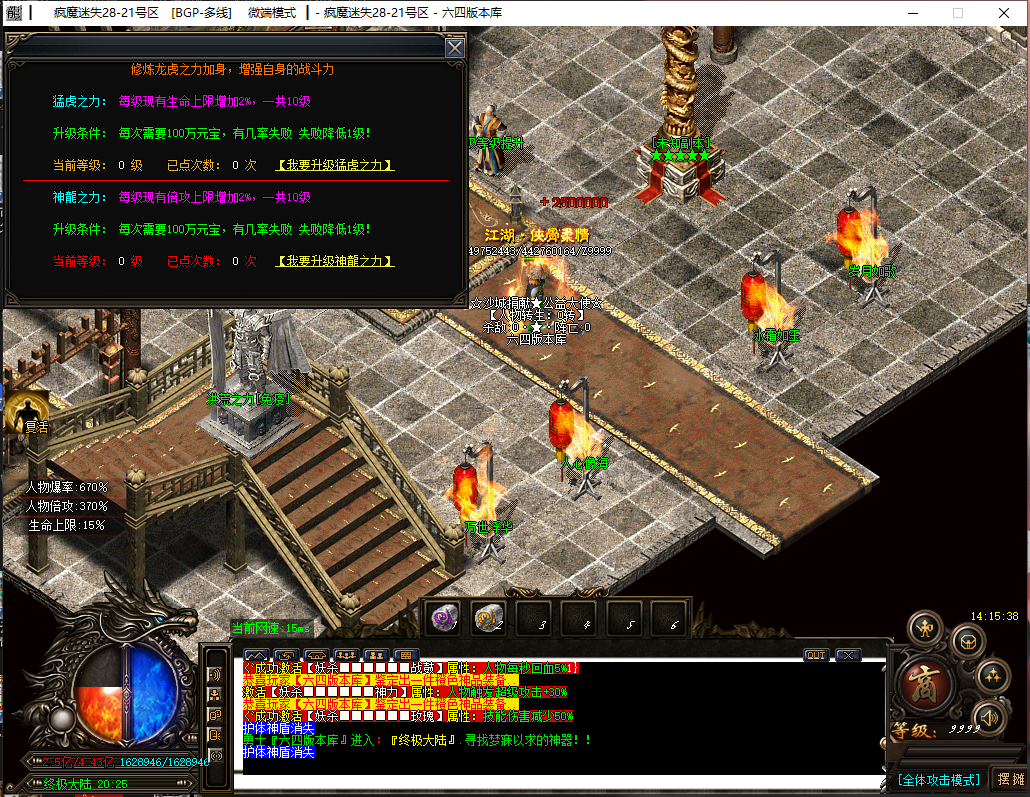This screenshot has height=797, width=1030.
Task: Toggle the sound speaker round button
Action: (989, 716)
